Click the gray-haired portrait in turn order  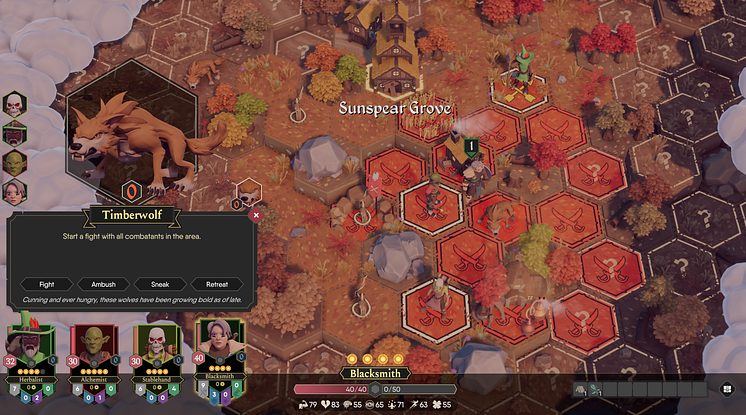pos(14,192)
